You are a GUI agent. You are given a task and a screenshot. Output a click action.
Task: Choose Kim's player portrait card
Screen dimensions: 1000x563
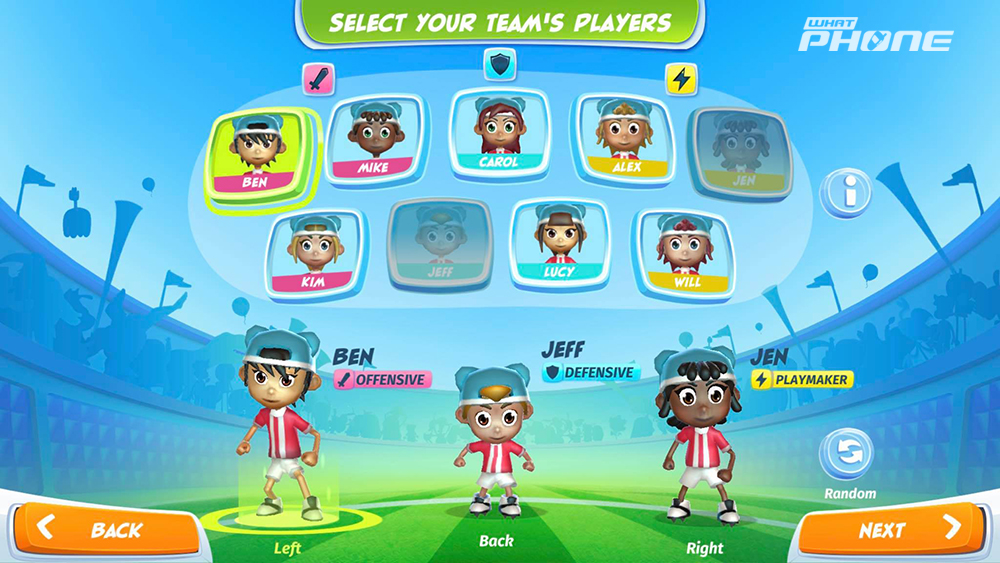(314, 255)
